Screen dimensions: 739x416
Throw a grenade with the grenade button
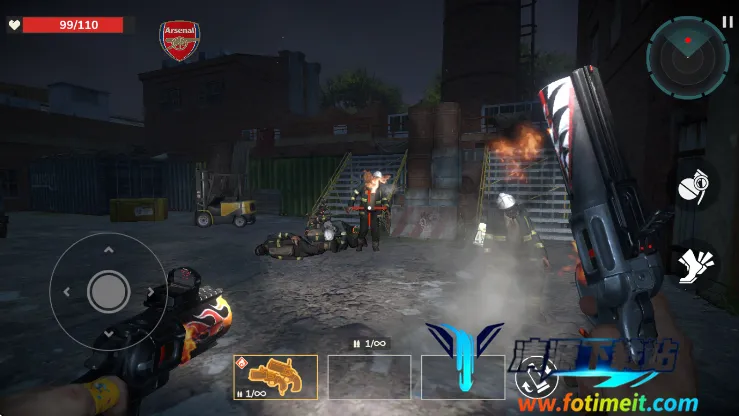[694, 190]
